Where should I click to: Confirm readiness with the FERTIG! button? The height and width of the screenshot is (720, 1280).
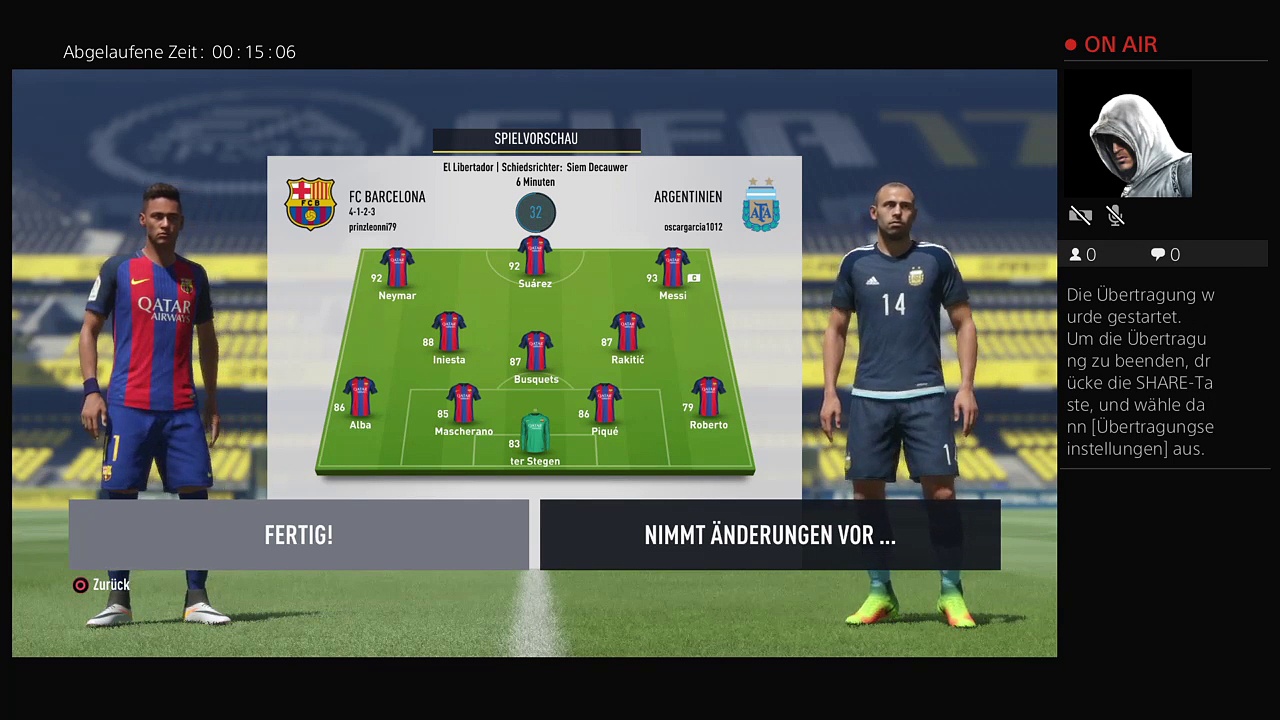298,535
